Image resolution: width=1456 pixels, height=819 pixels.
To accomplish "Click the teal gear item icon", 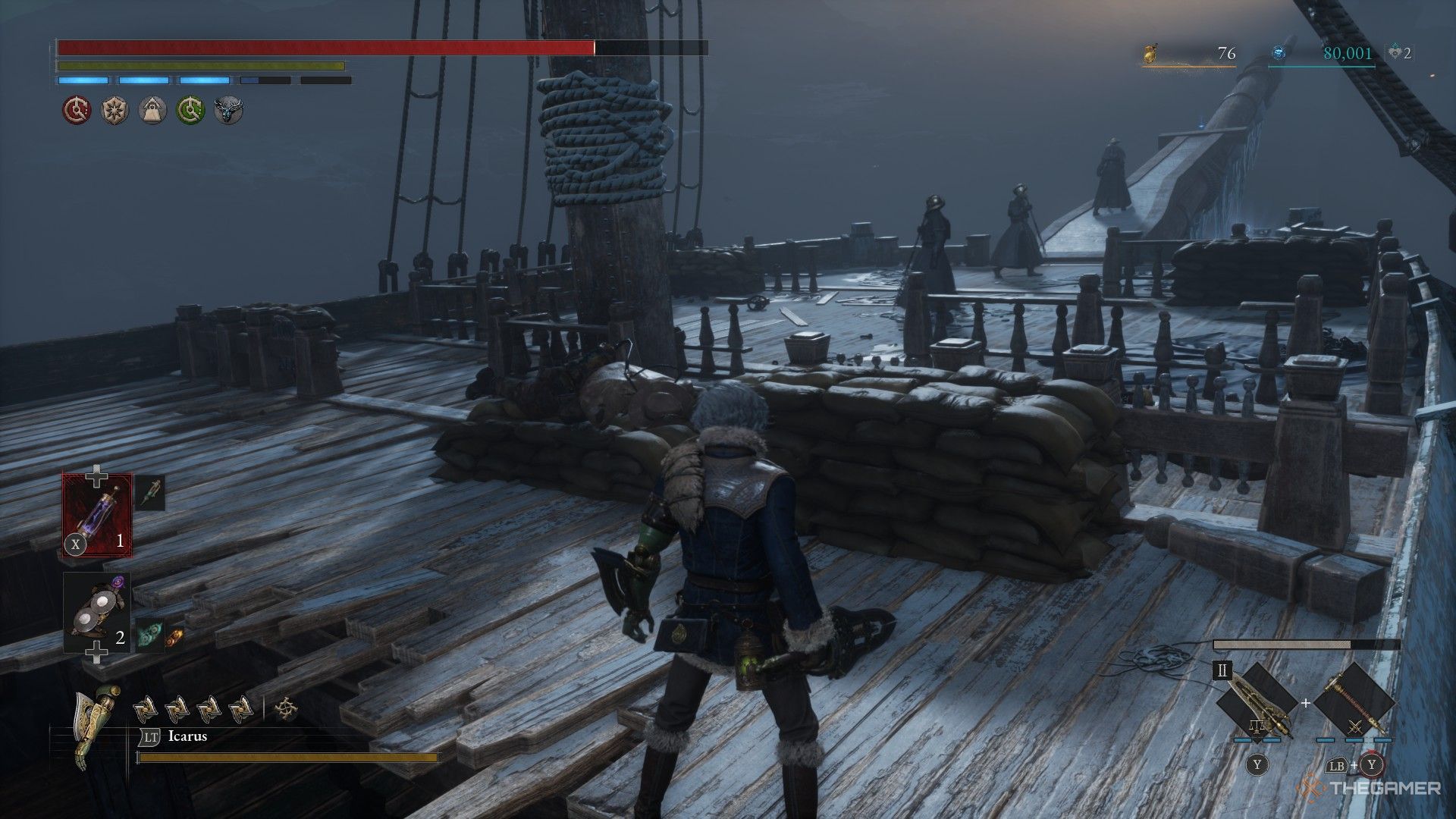I will 149,637.
